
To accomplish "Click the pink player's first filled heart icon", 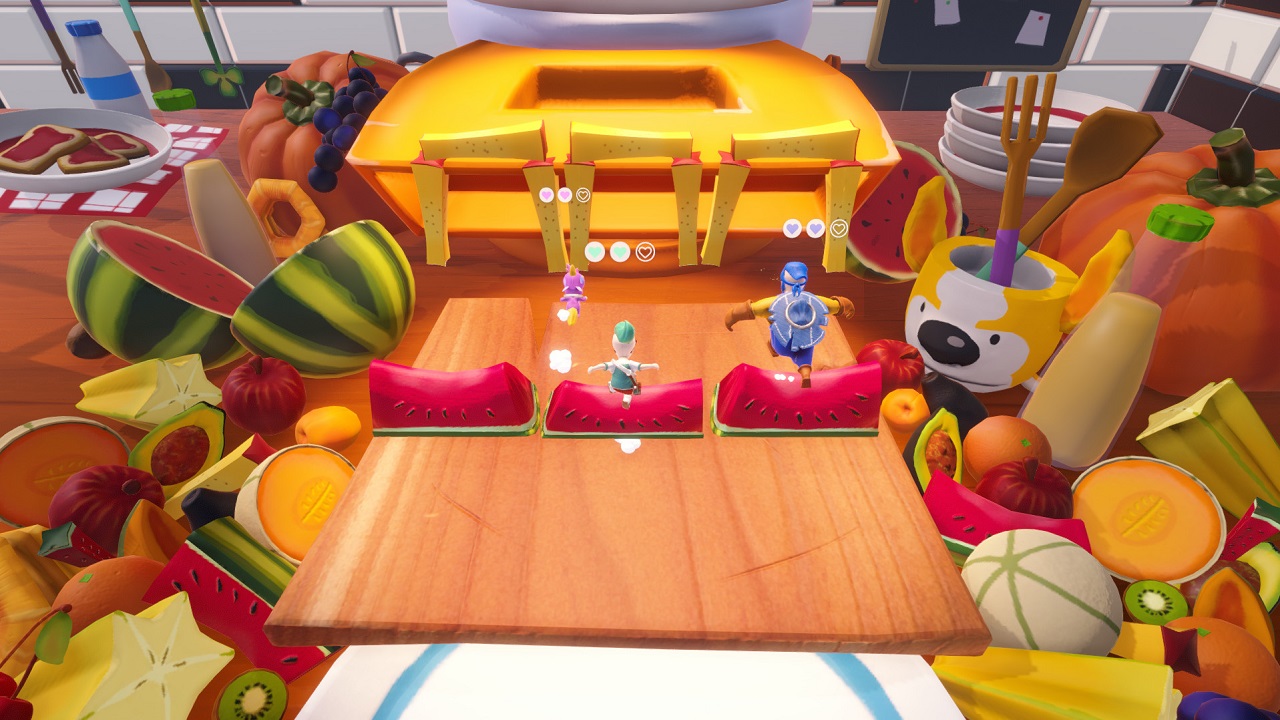I will point(547,195).
